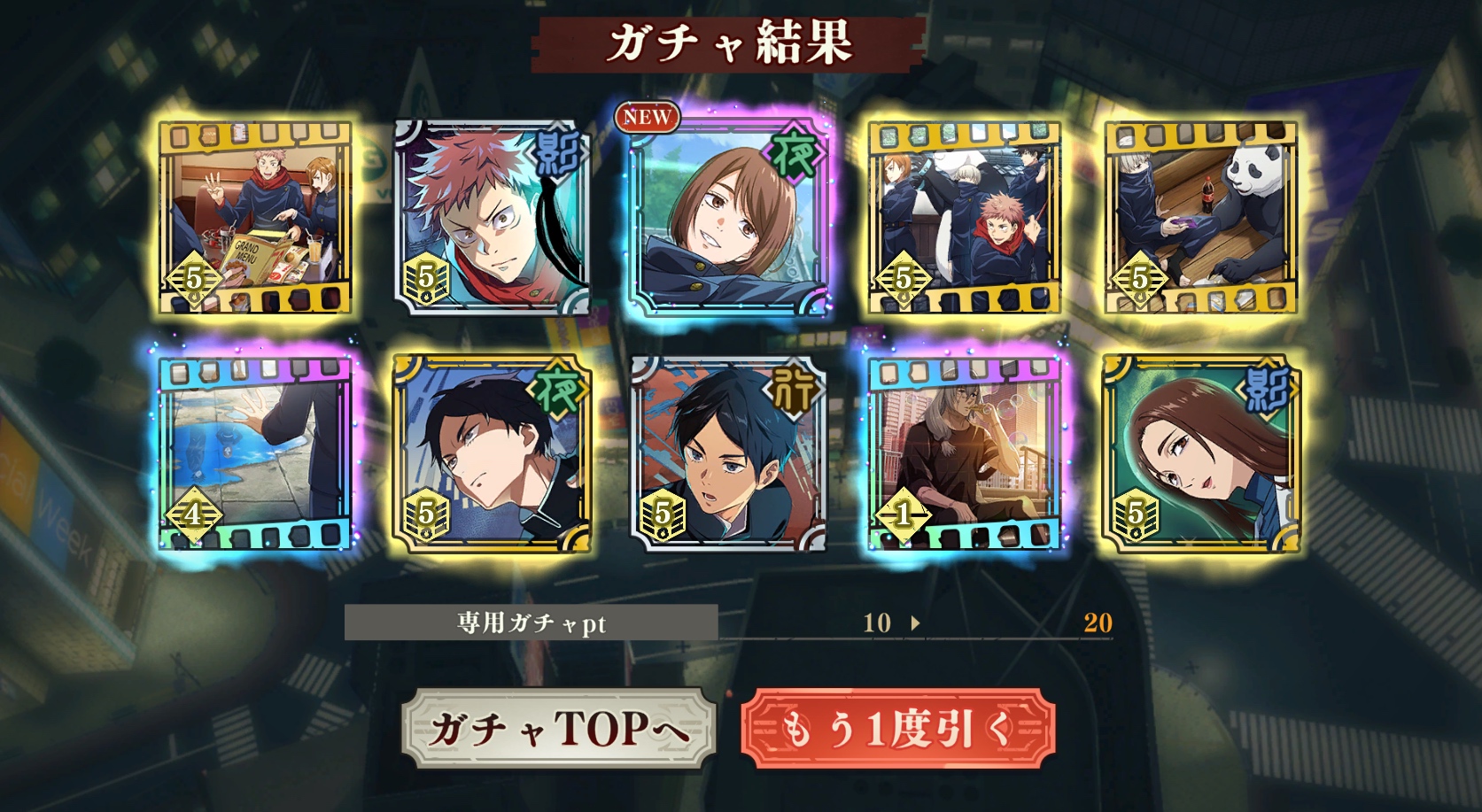Return to Gacha TOP screen

(x=558, y=729)
